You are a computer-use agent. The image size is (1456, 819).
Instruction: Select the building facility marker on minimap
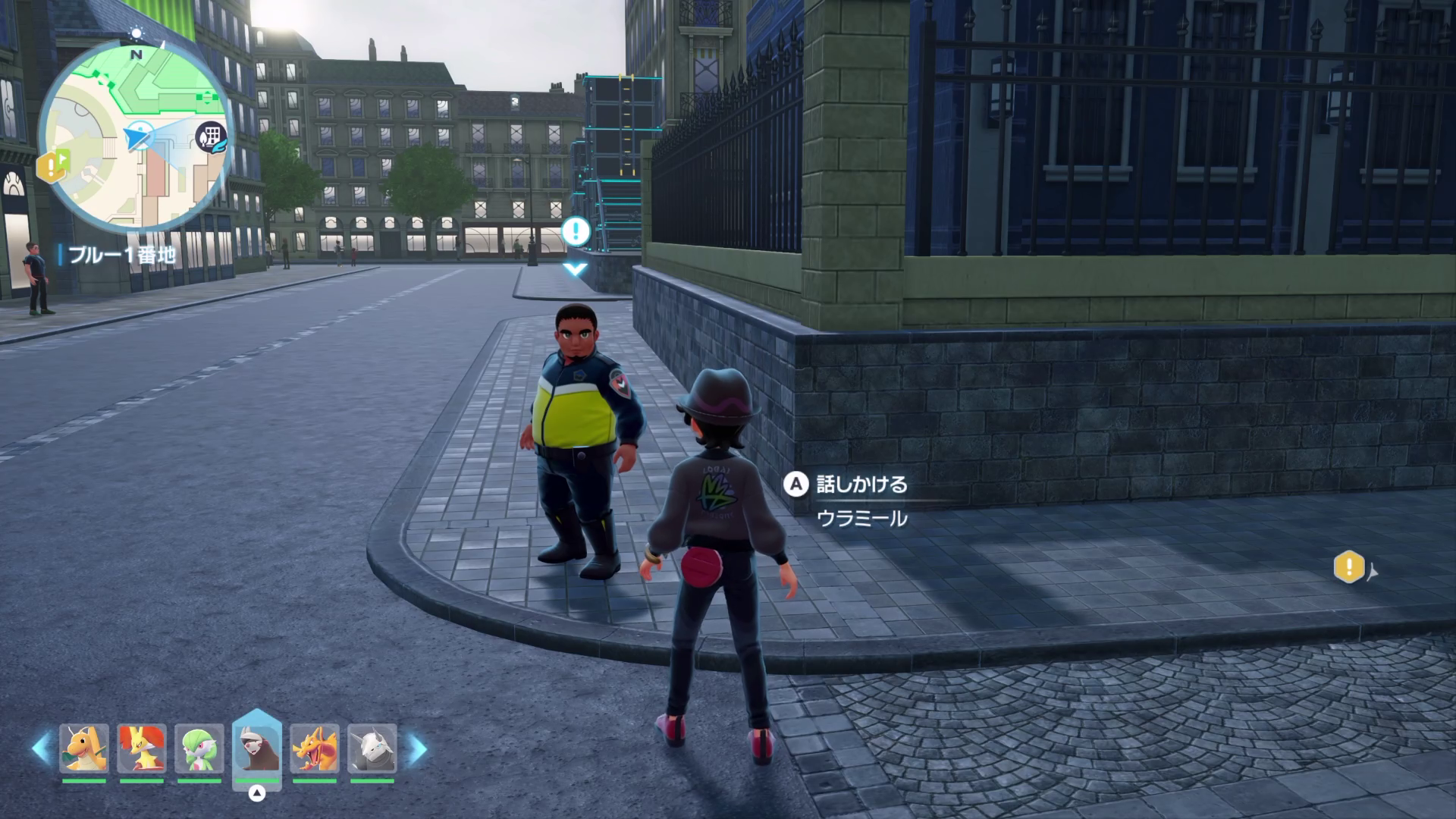pyautogui.click(x=211, y=137)
